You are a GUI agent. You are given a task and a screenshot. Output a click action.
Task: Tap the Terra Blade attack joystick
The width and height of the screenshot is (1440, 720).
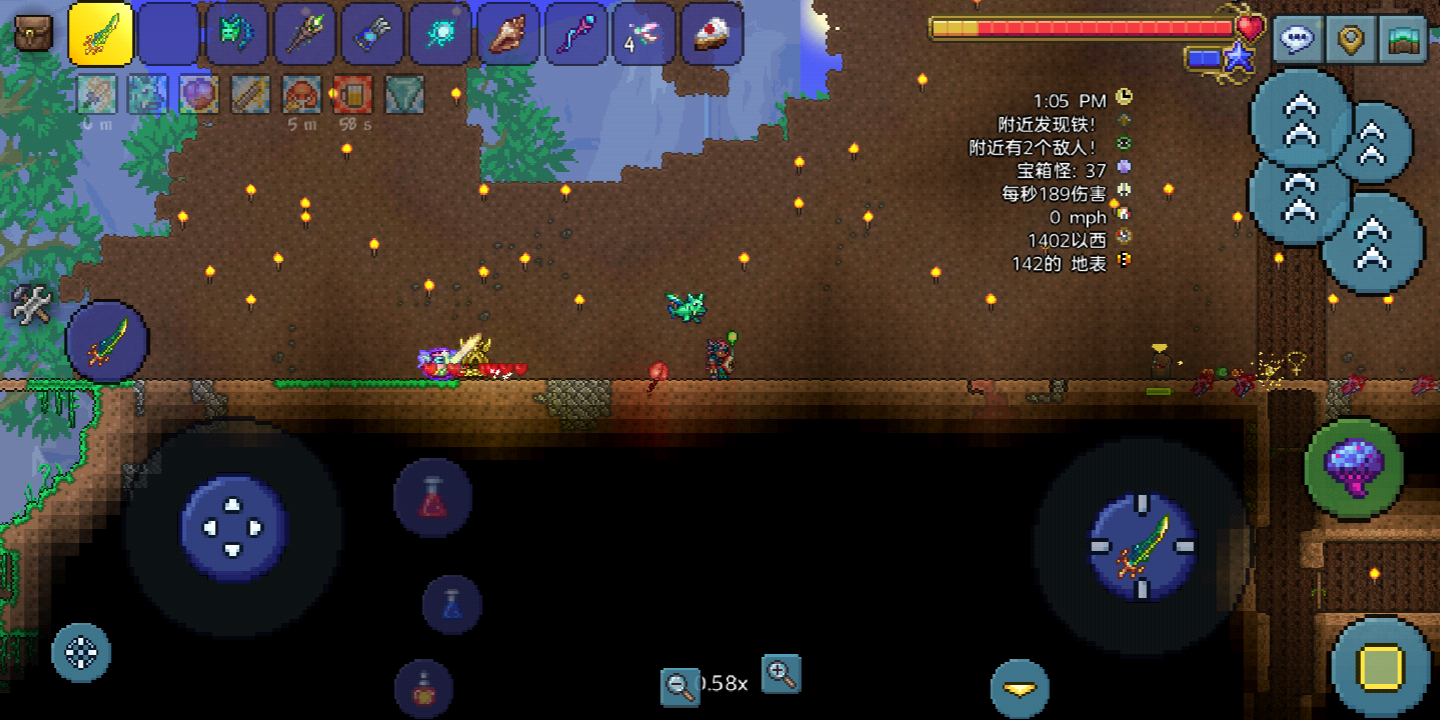tap(1142, 547)
